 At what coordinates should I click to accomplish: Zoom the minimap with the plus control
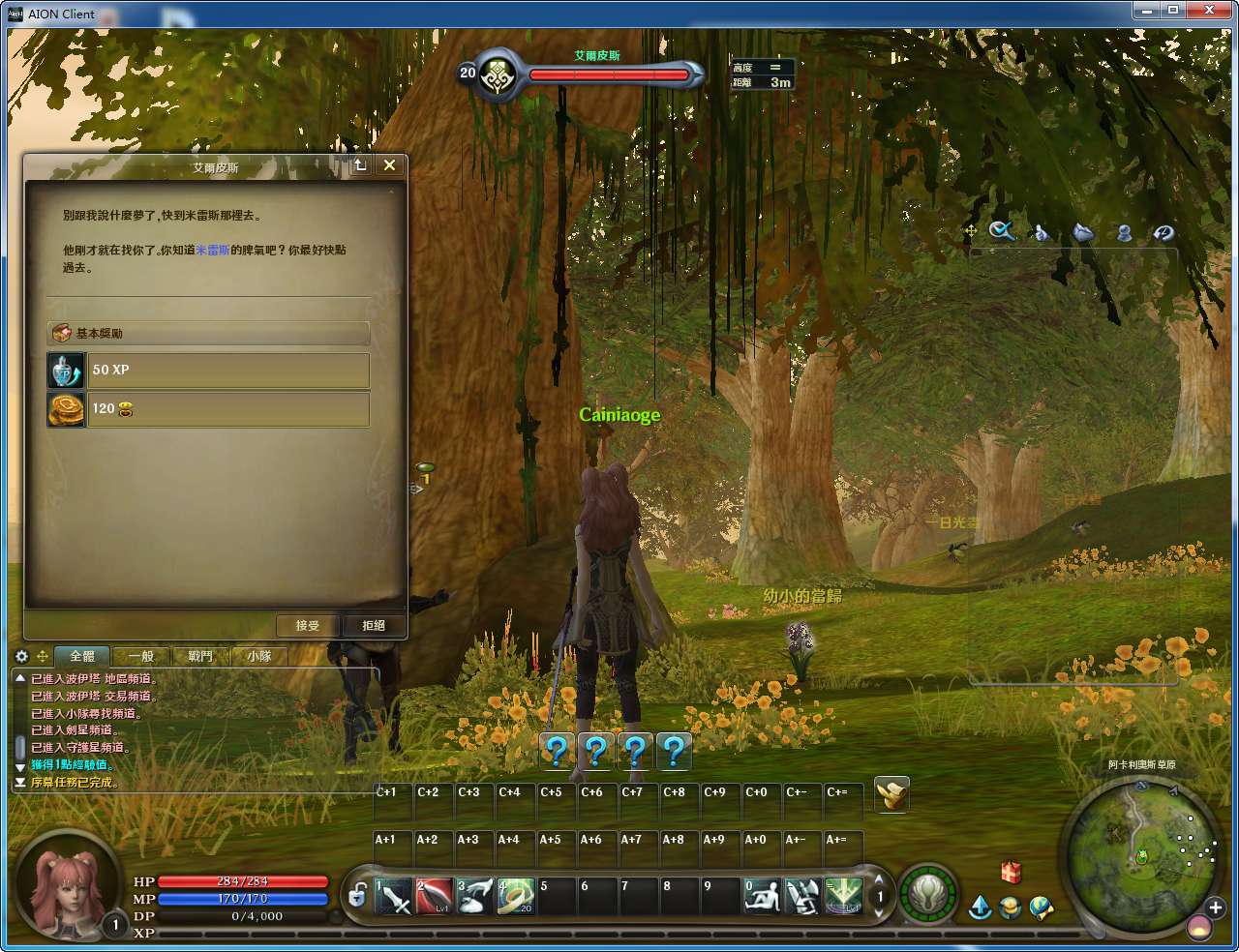1214,907
